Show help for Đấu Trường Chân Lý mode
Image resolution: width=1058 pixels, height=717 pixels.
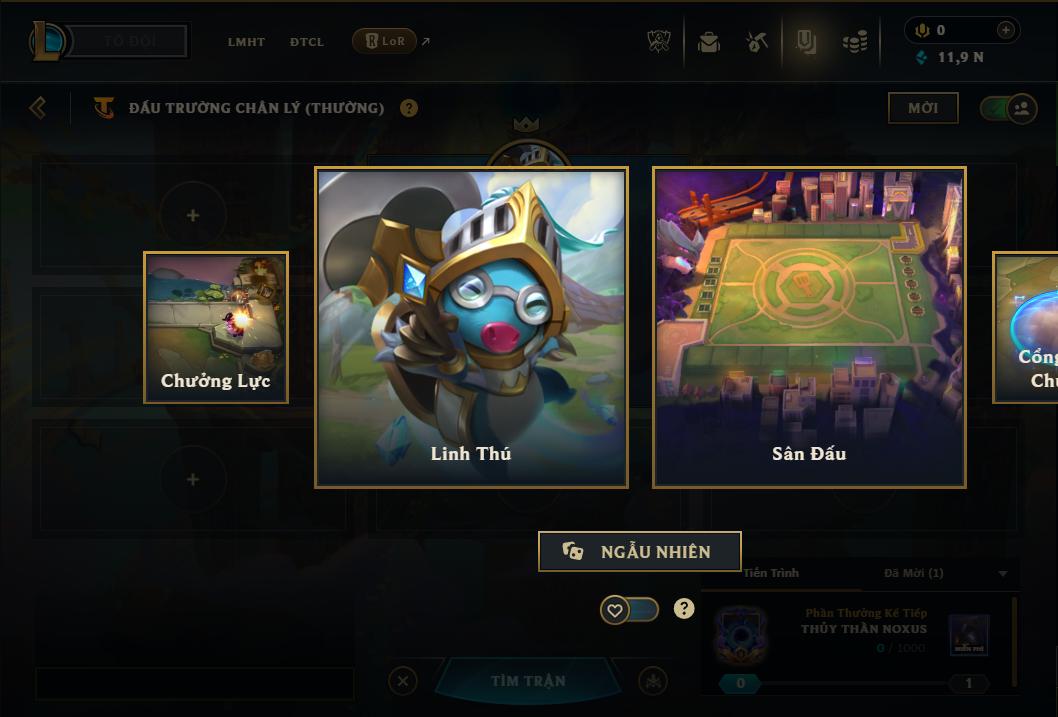pyautogui.click(x=409, y=108)
